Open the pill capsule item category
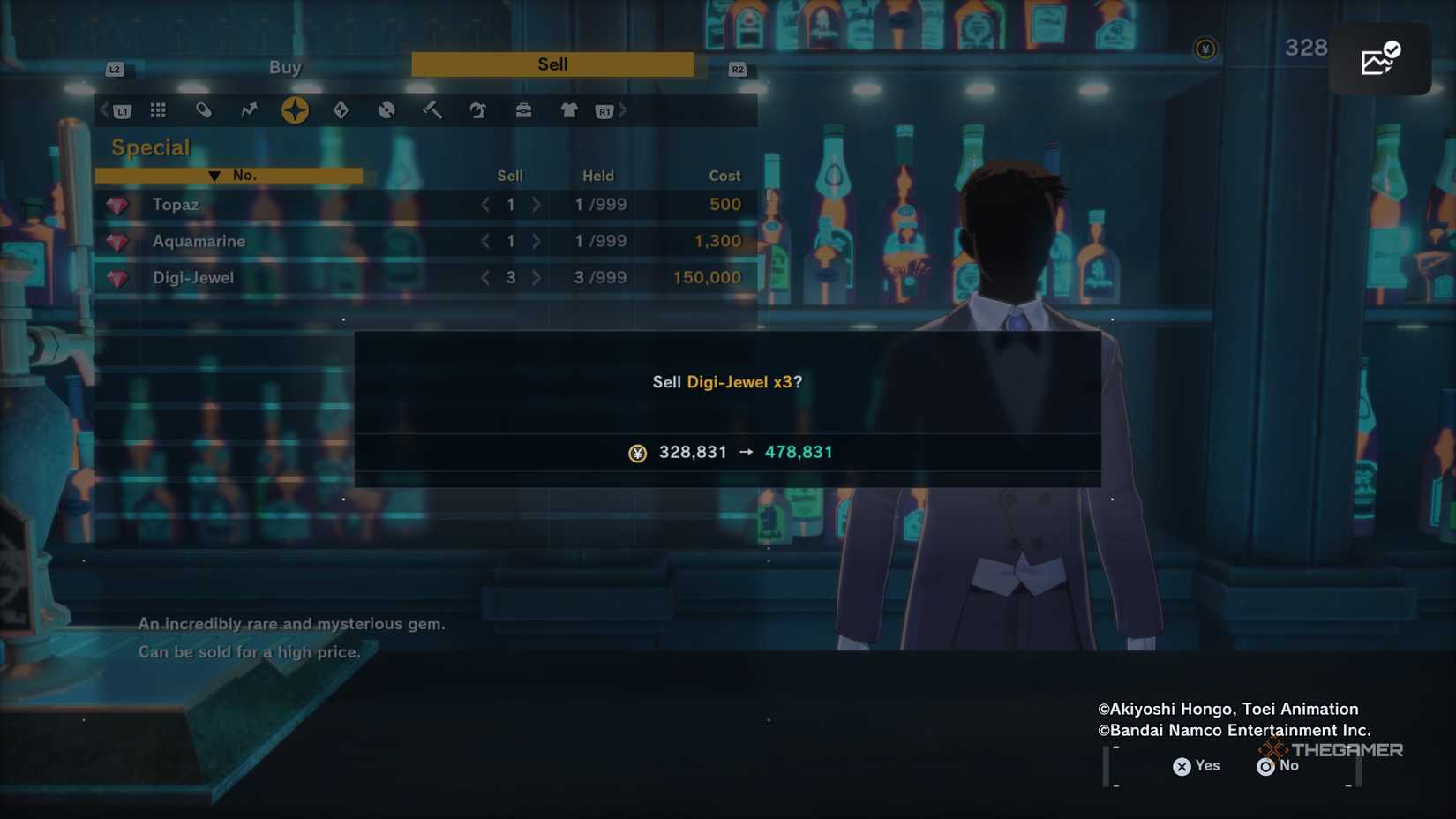 tap(204, 110)
